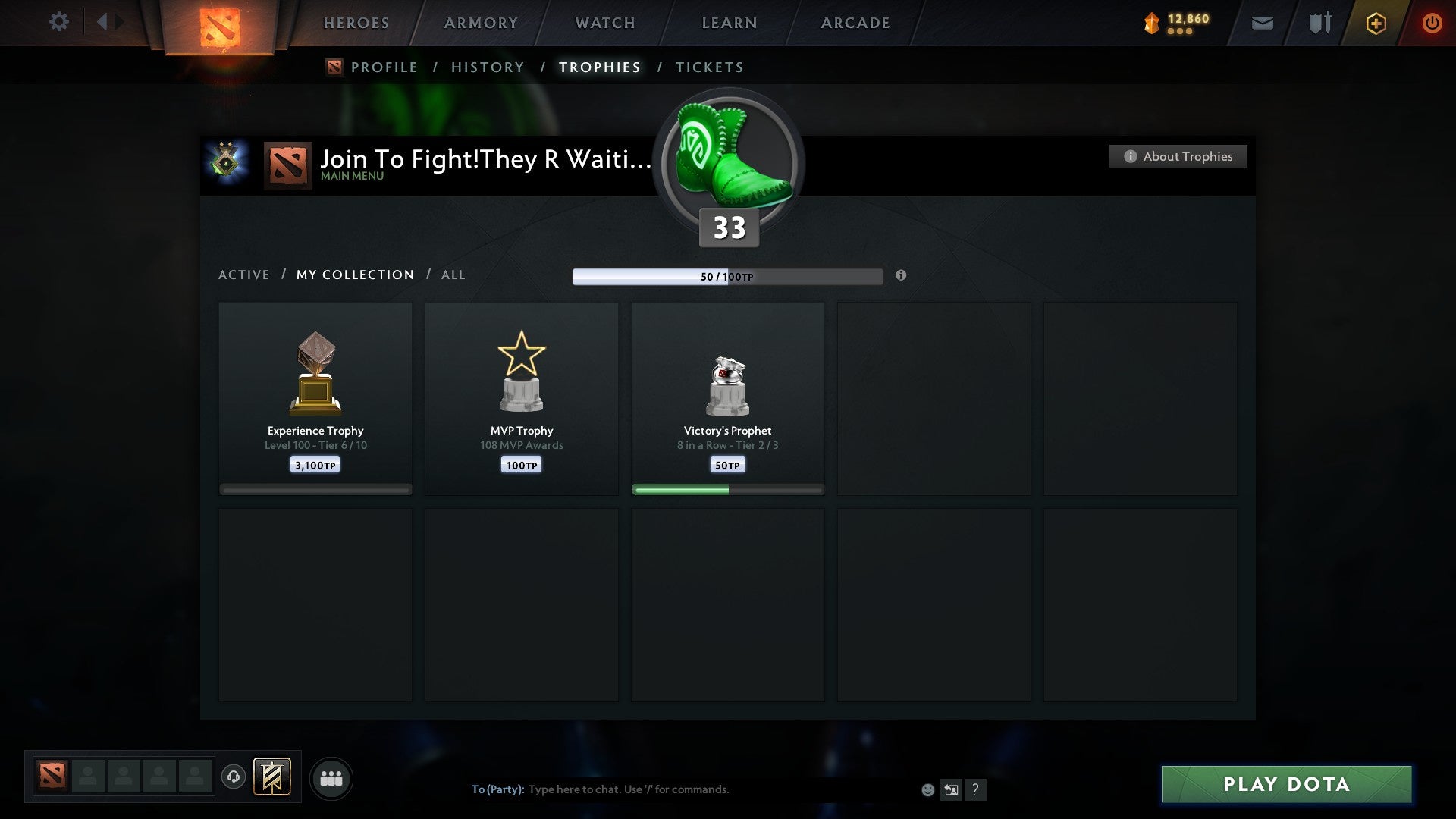
Task: Switch to the MY COLLECTION tab
Action: click(x=354, y=275)
